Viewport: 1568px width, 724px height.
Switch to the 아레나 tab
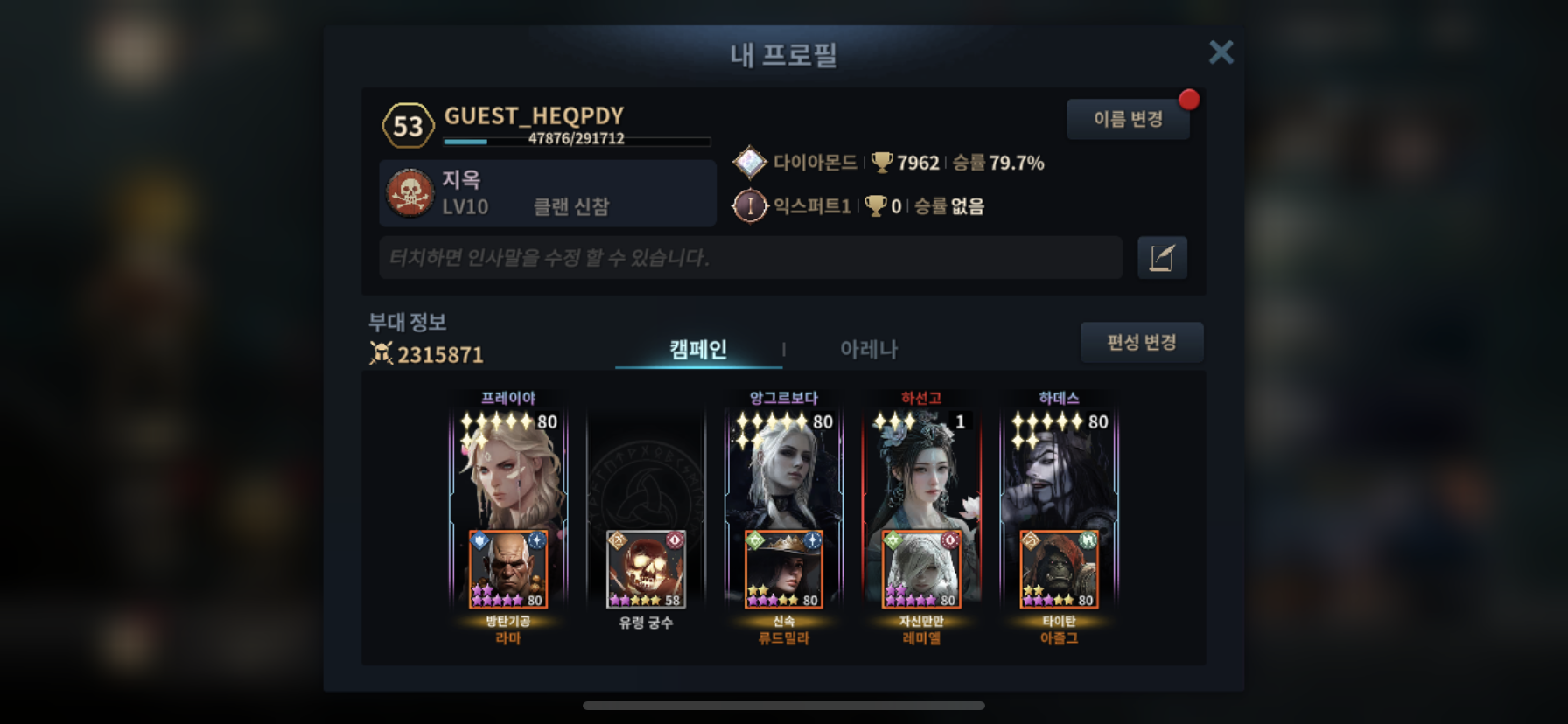pyautogui.click(x=868, y=350)
